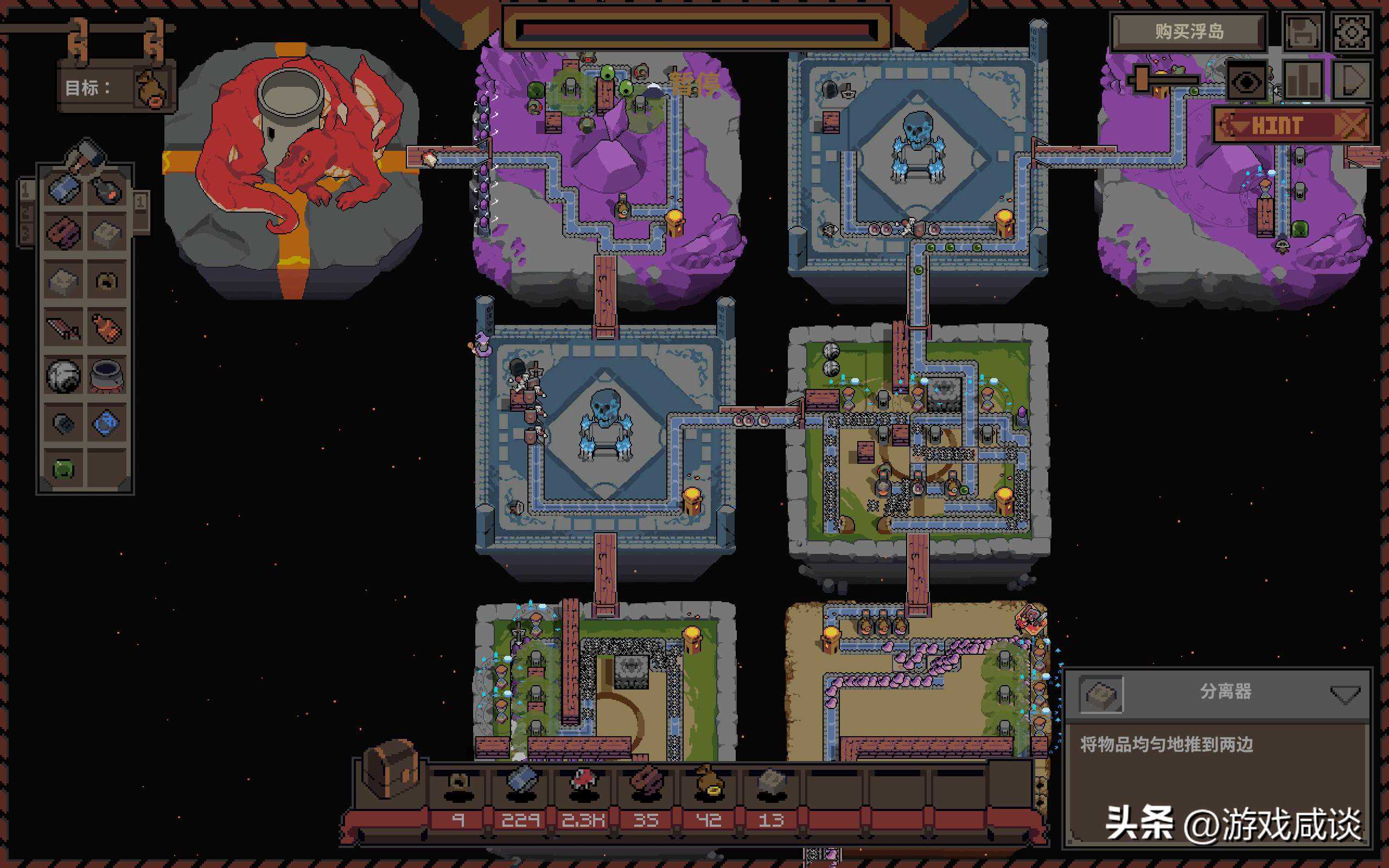Select the orange potion bottle in the palette
Image resolution: width=1389 pixels, height=868 pixels.
coord(107,328)
